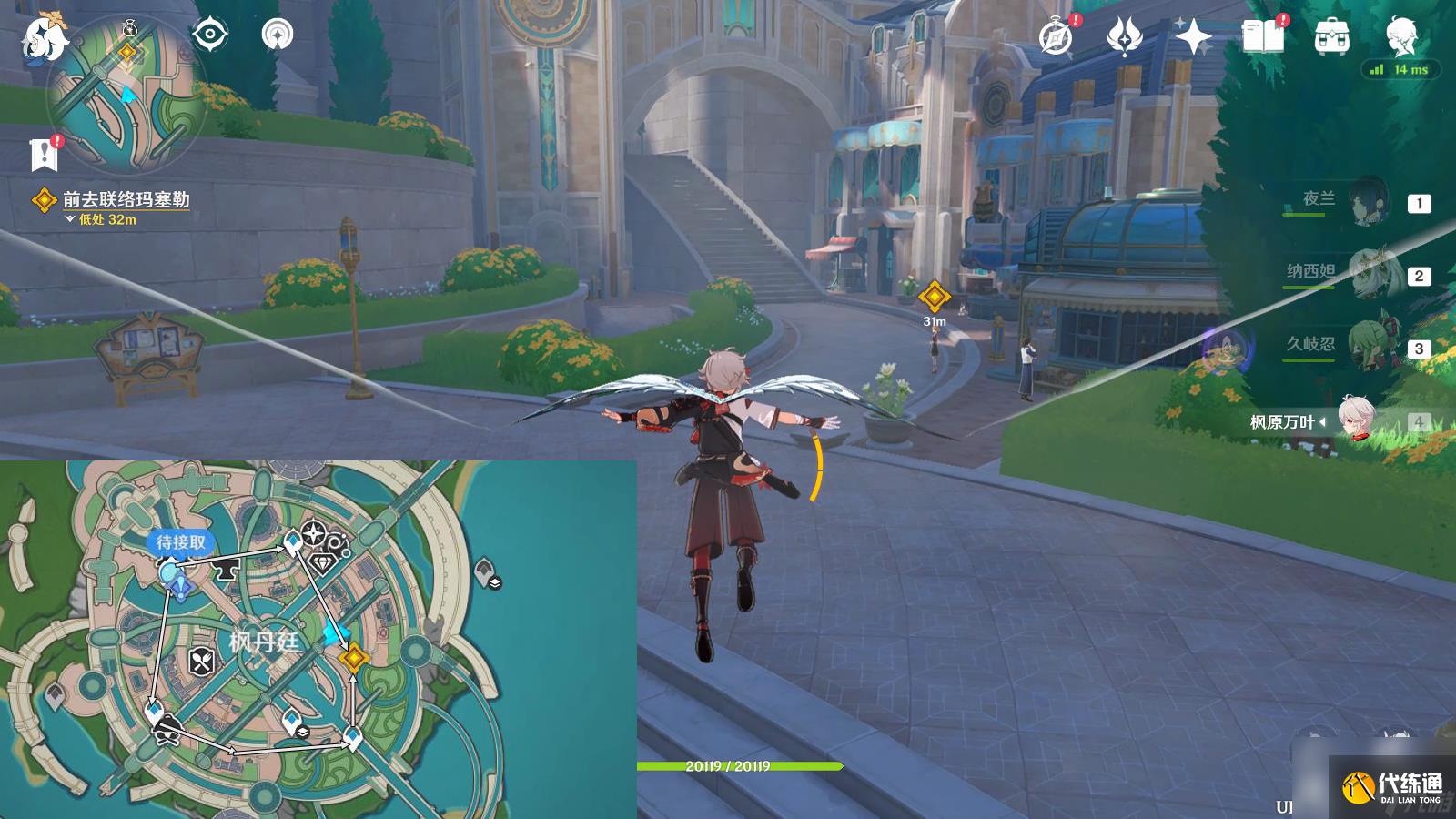This screenshot has height=819, width=1456.
Task: Open the quest bookmark icon with alert
Action: point(44,155)
